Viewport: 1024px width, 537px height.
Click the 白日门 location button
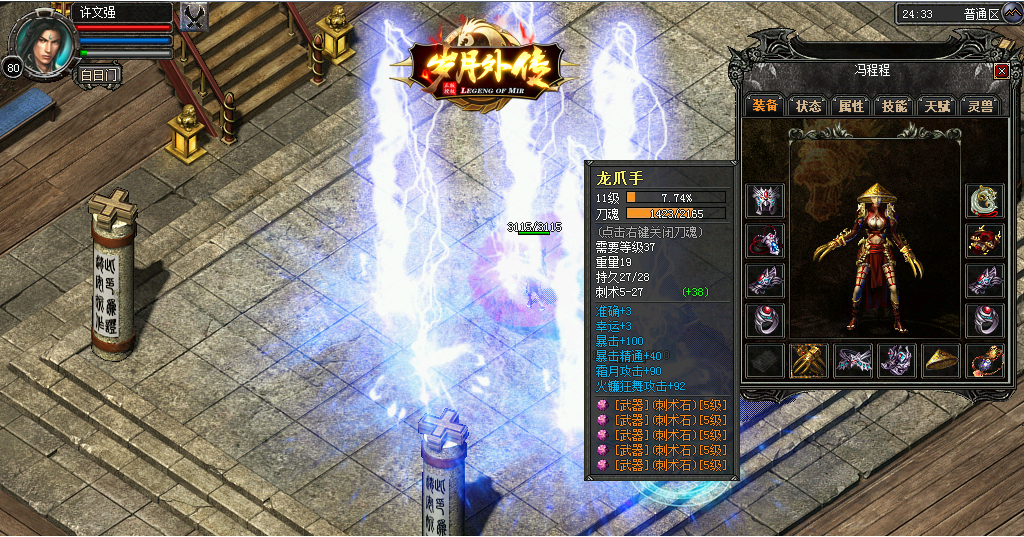[99, 74]
